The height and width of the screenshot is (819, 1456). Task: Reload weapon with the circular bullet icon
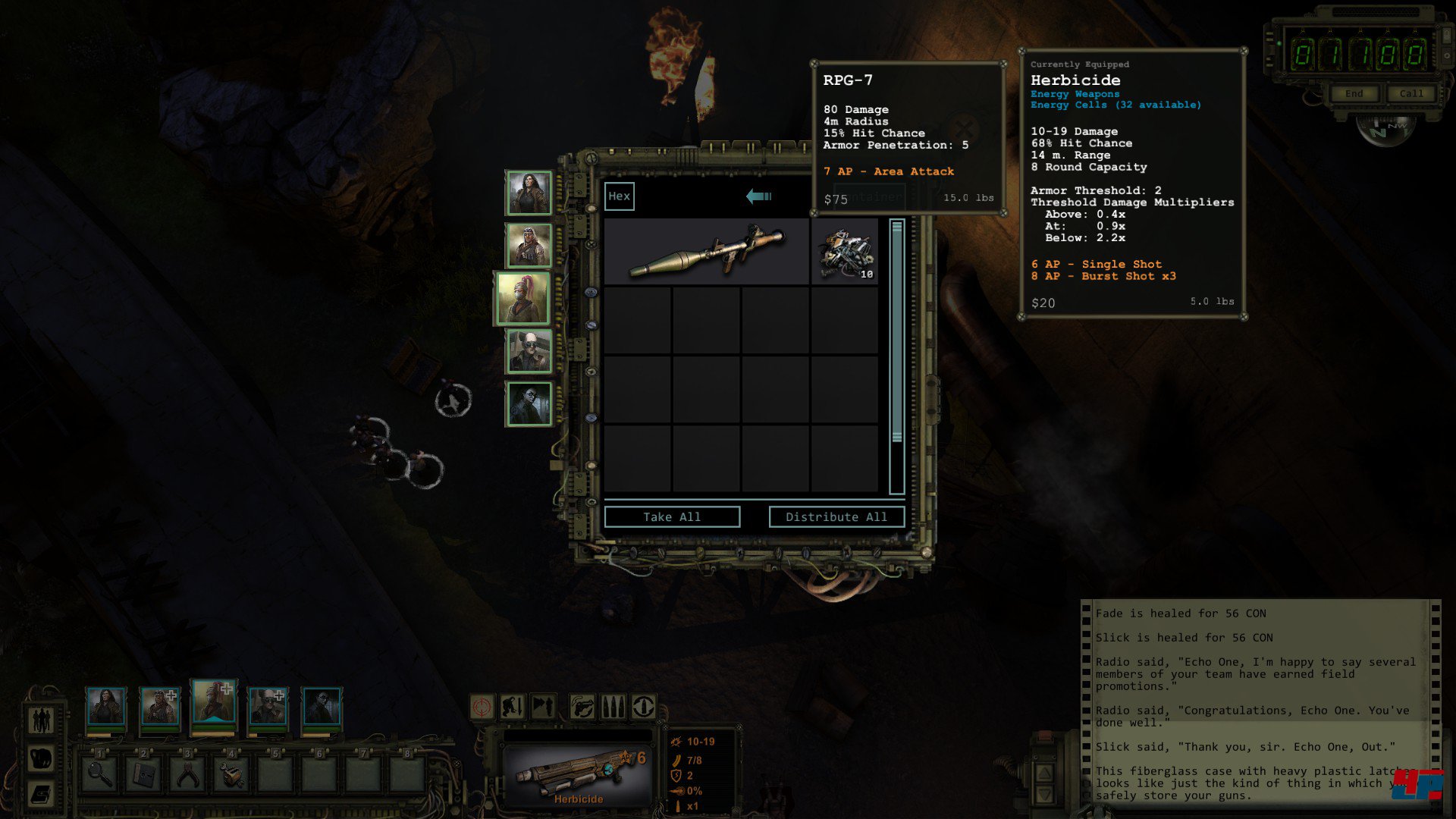click(x=644, y=708)
